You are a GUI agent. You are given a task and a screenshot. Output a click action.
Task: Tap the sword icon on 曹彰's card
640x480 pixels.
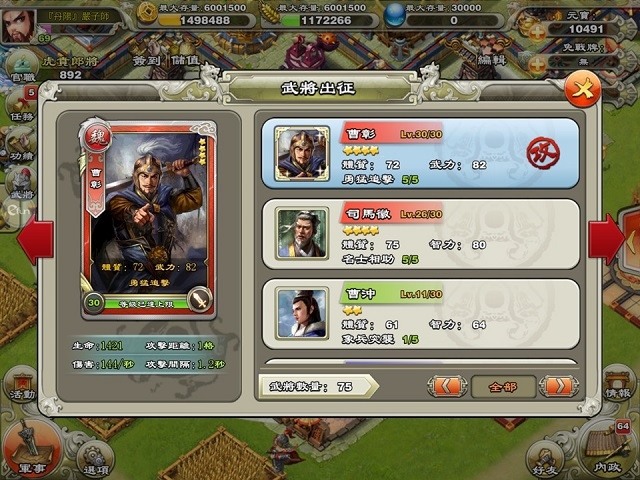click(x=198, y=300)
